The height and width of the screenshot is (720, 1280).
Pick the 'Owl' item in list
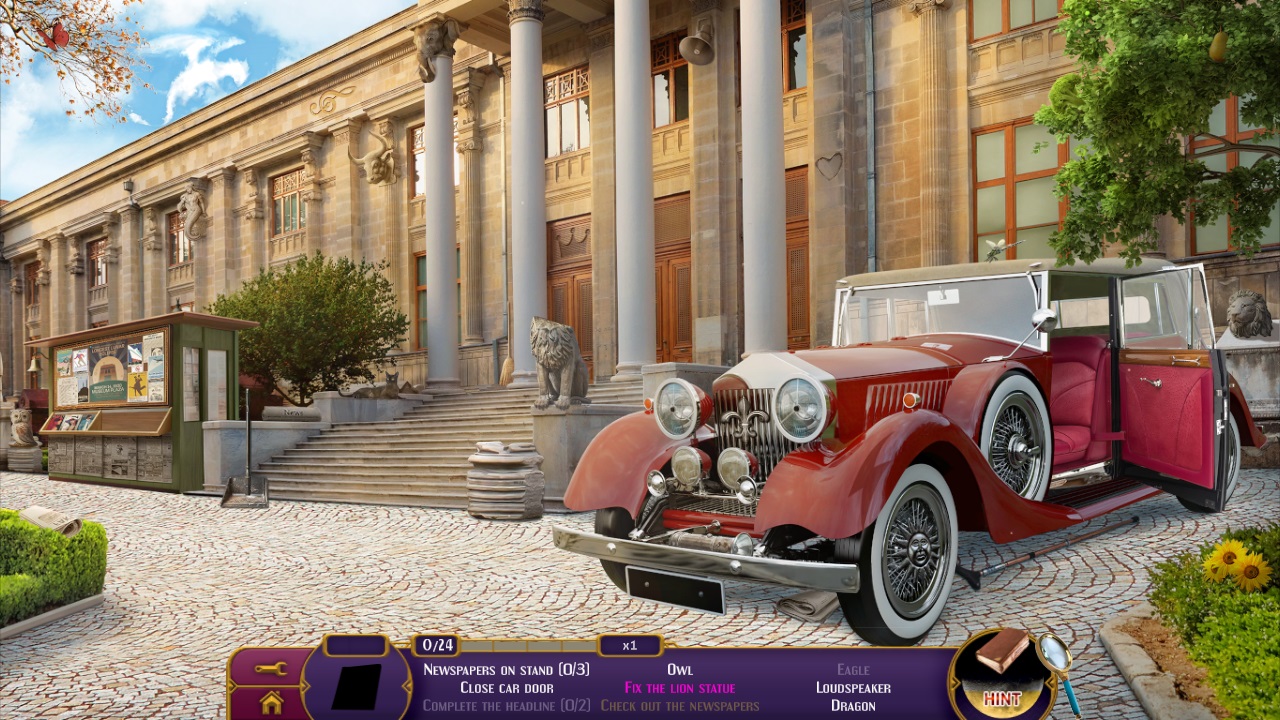(x=679, y=669)
